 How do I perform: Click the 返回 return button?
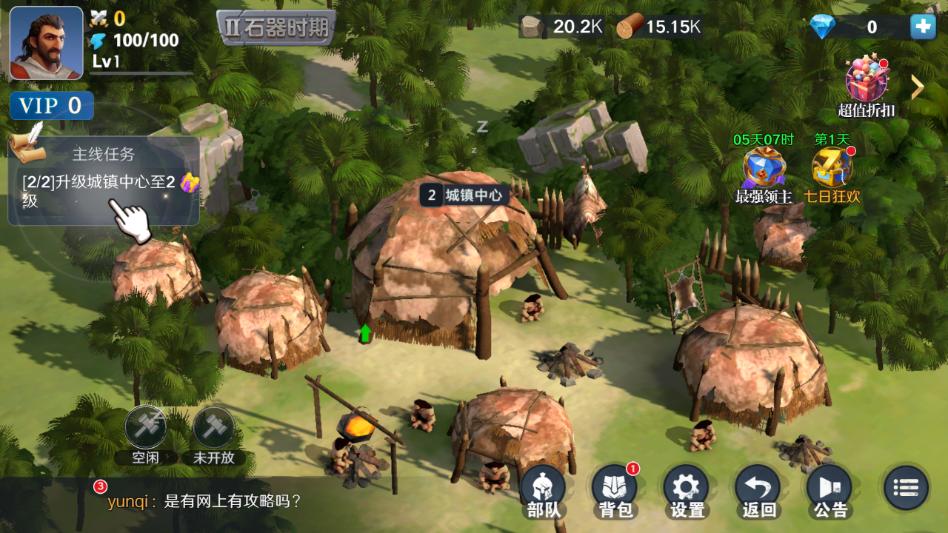tap(759, 492)
